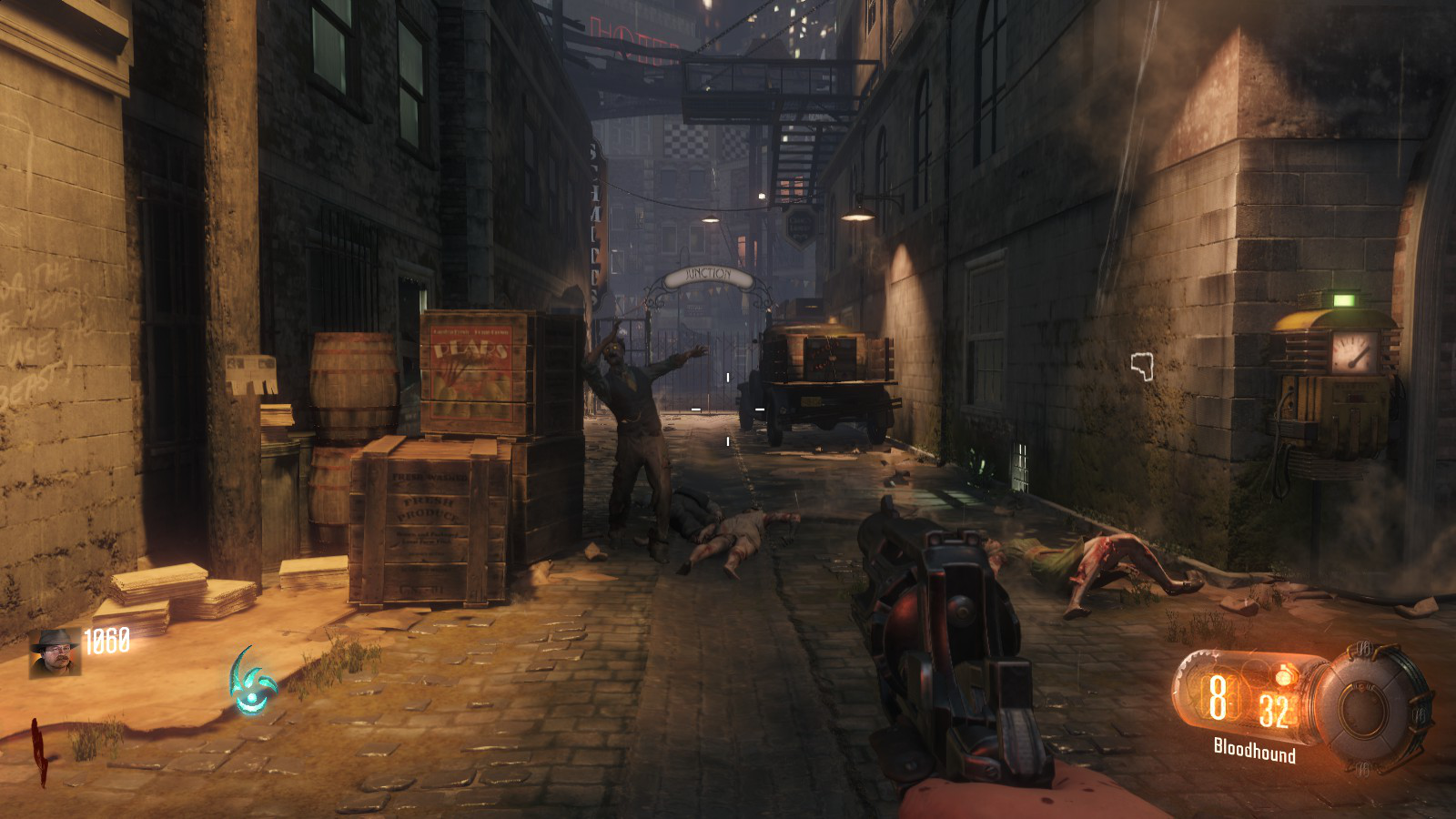Select the glowing teal Beast Mode icon
Image resolution: width=1456 pixels, height=819 pixels.
click(250, 682)
